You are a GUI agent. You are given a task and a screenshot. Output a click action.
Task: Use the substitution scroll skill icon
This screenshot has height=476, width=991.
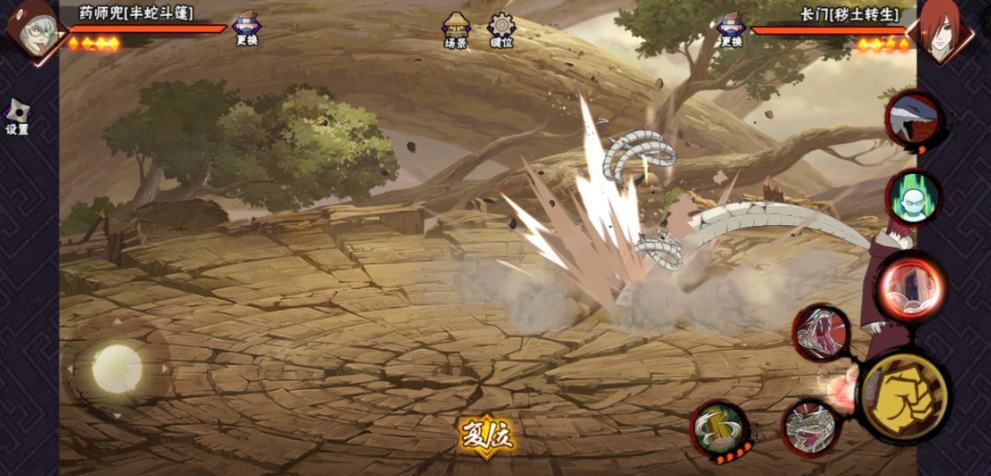click(719, 427)
